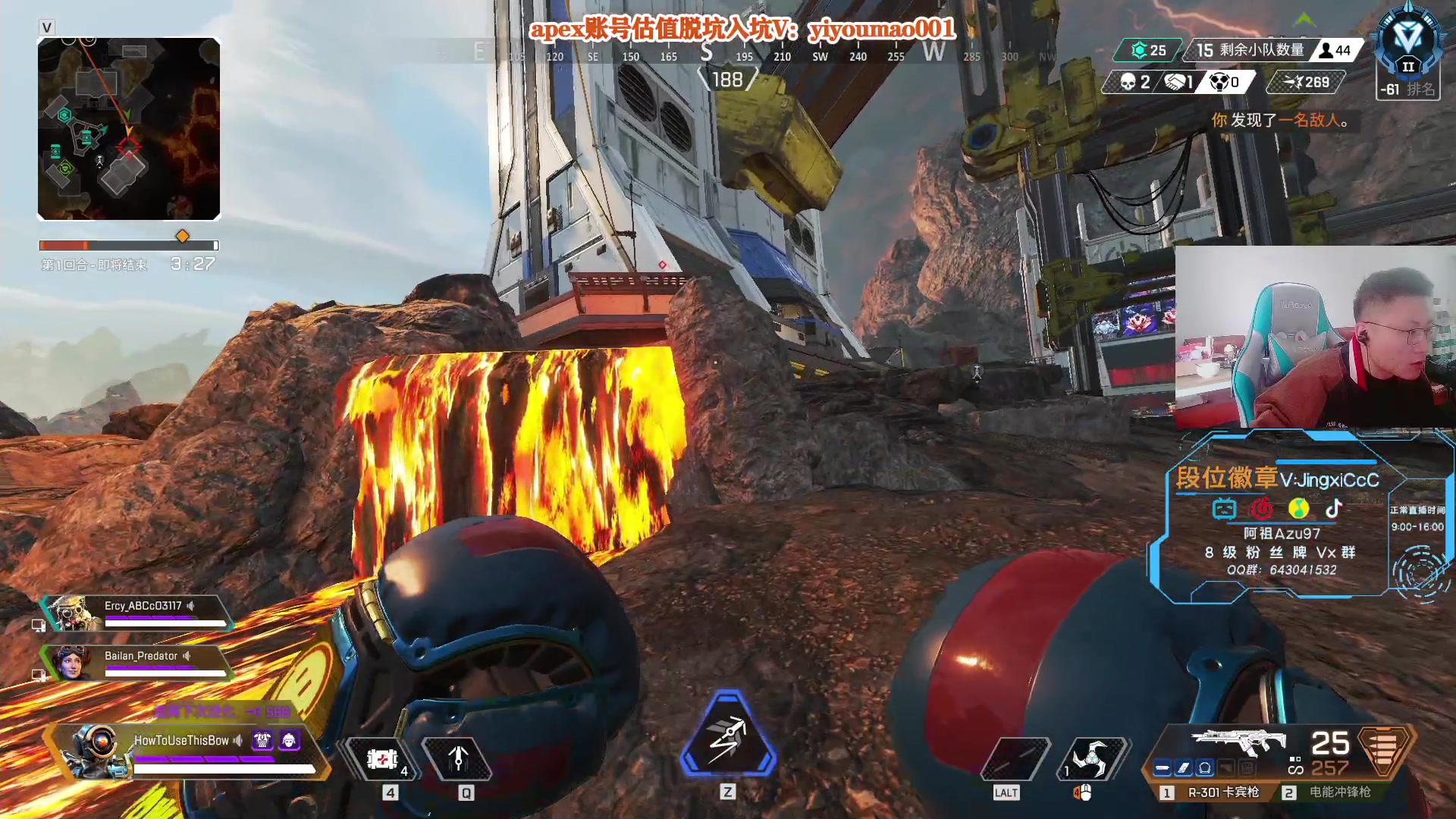
Task: Expand the minimap in the corner
Action: pos(129,129)
